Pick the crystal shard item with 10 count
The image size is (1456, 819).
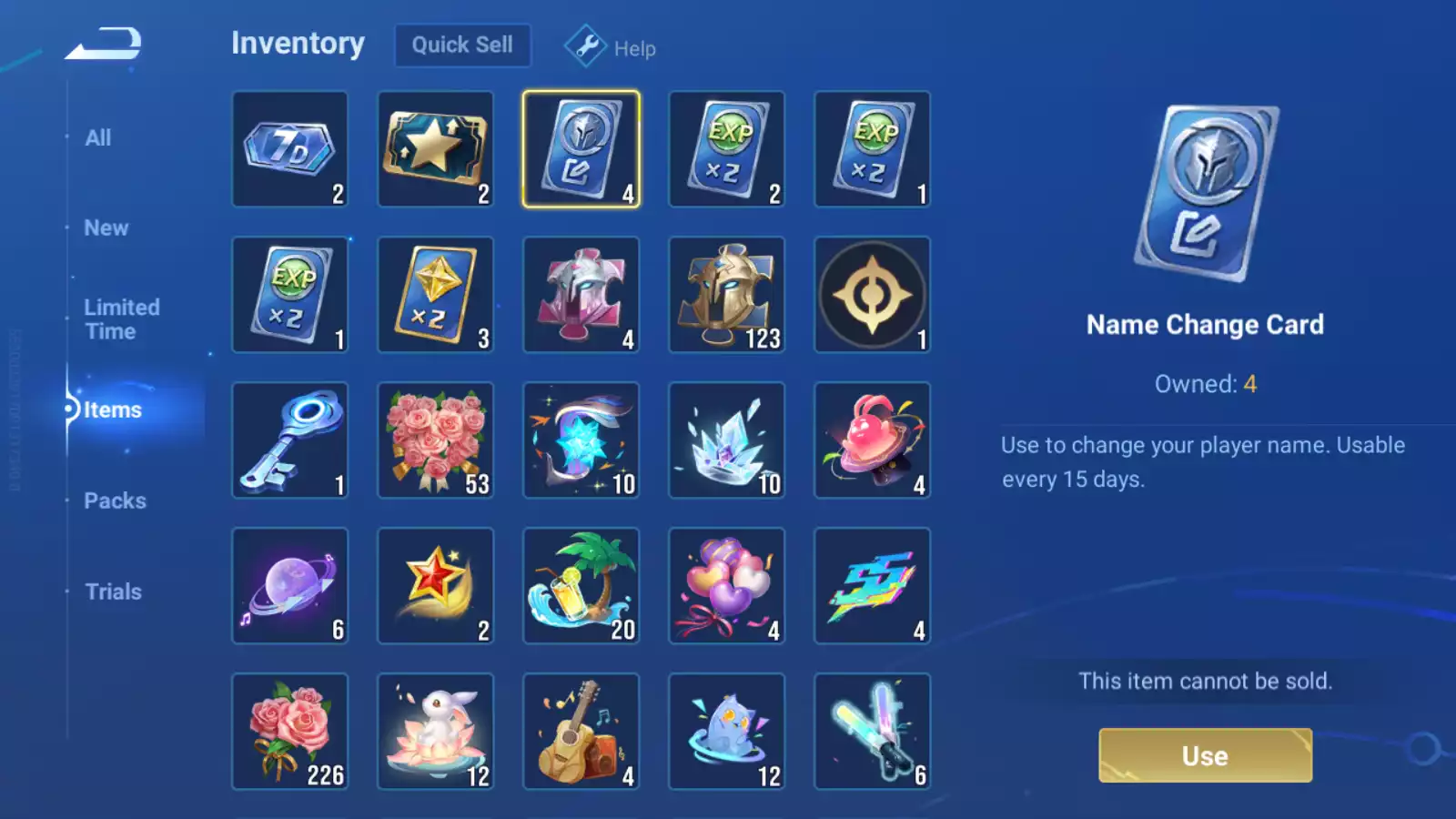[x=726, y=440]
